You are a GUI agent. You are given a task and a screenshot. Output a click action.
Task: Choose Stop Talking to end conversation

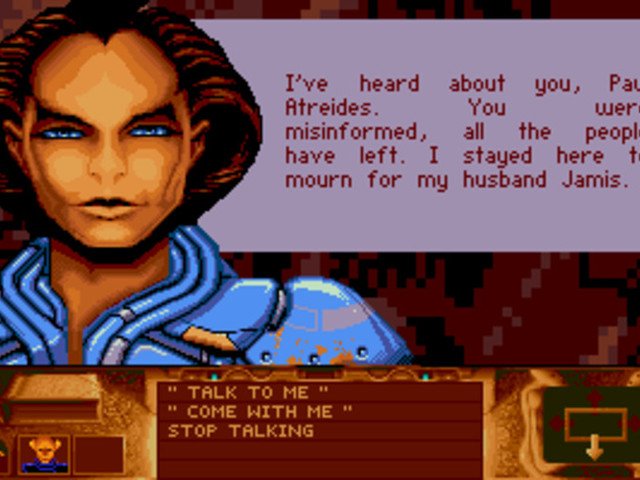coord(240,431)
